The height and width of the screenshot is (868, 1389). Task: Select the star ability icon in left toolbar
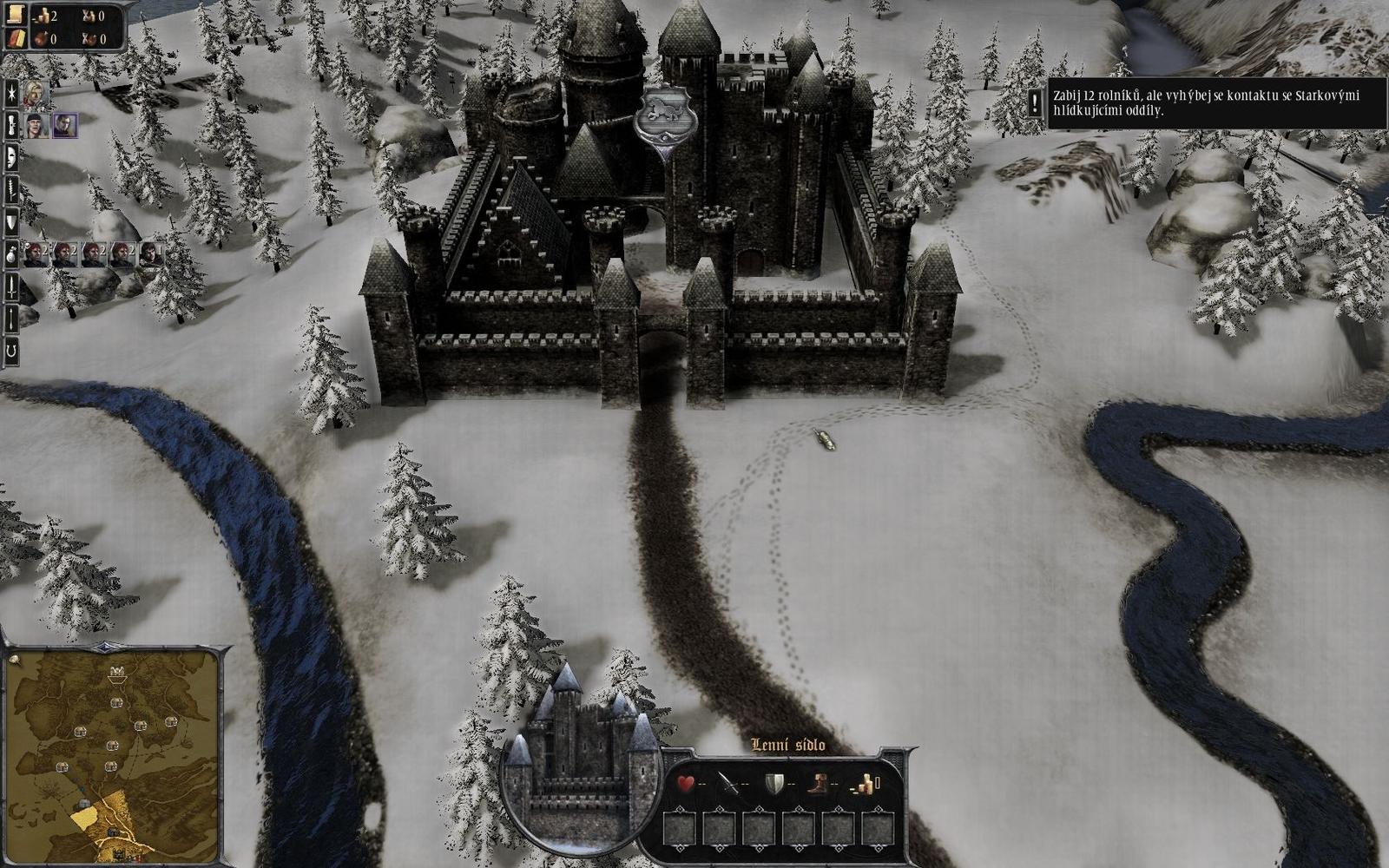point(10,92)
